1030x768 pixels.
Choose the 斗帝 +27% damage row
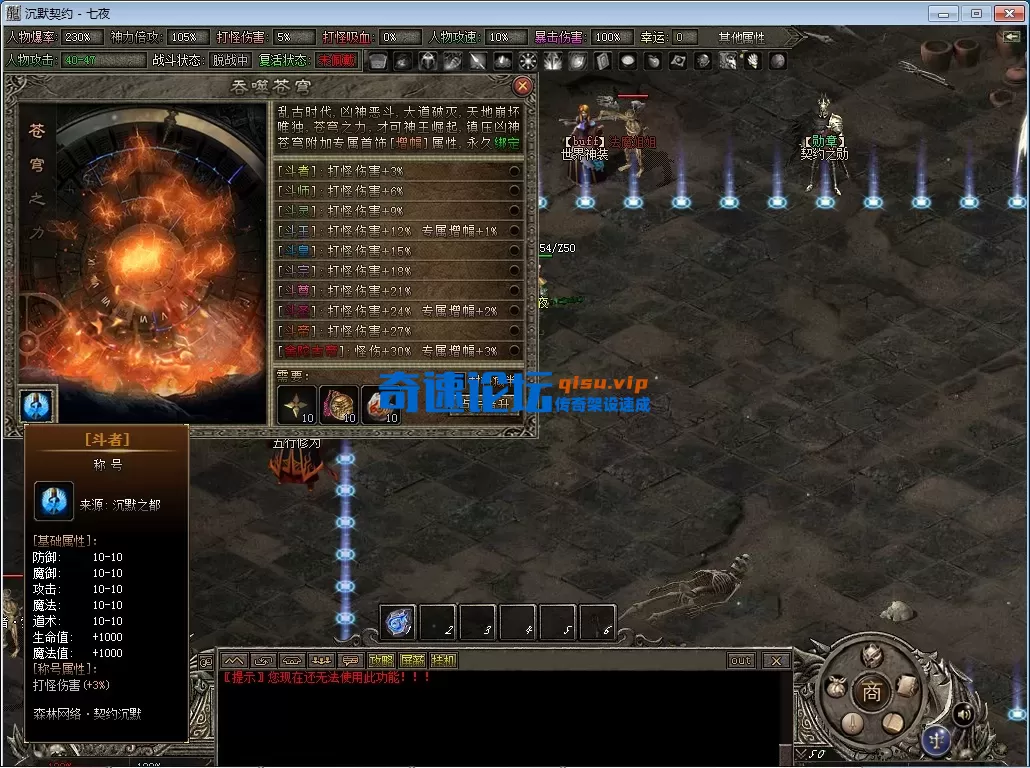[398, 331]
